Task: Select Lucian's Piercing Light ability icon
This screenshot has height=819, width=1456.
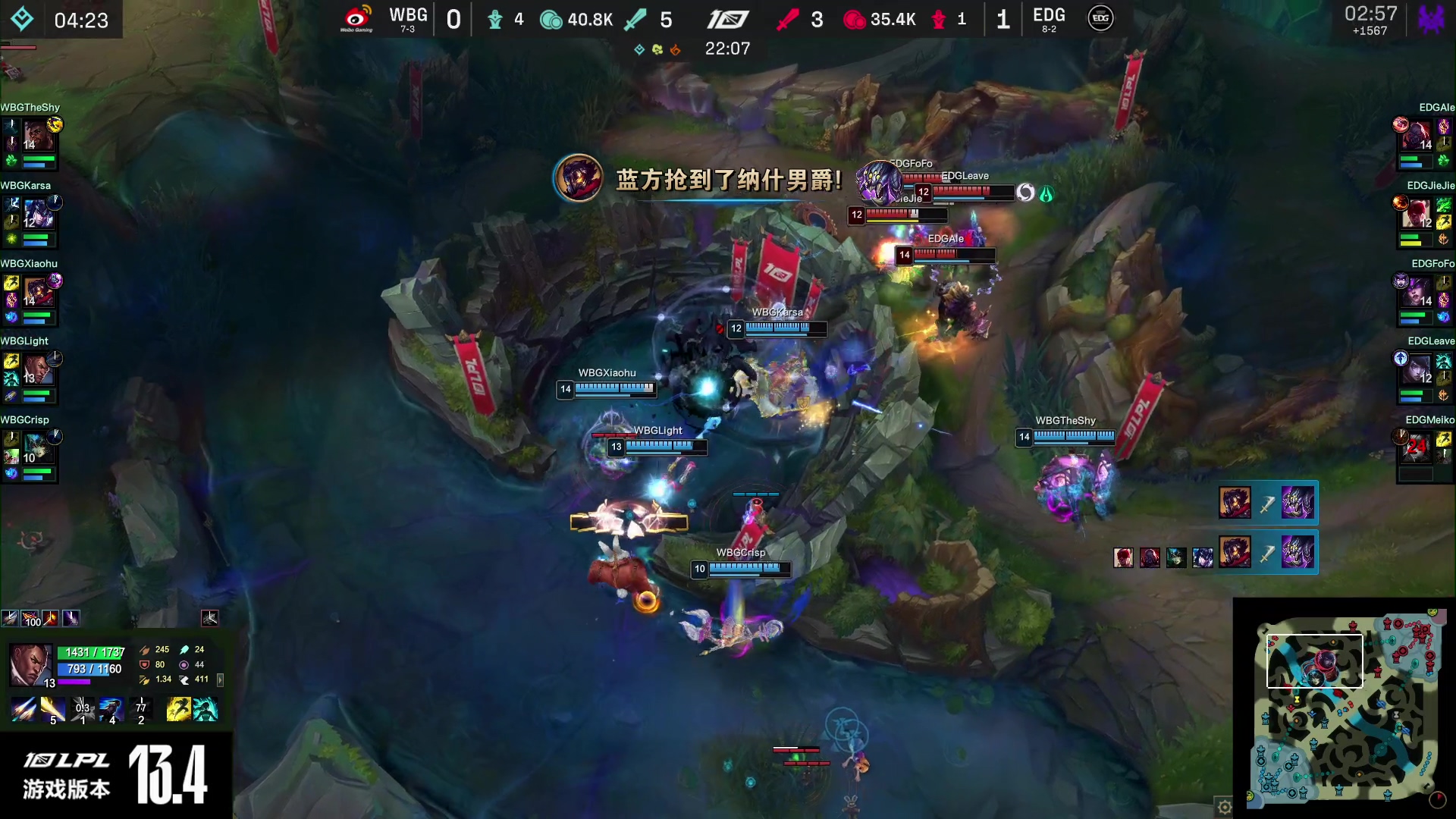Action: [x=52, y=709]
